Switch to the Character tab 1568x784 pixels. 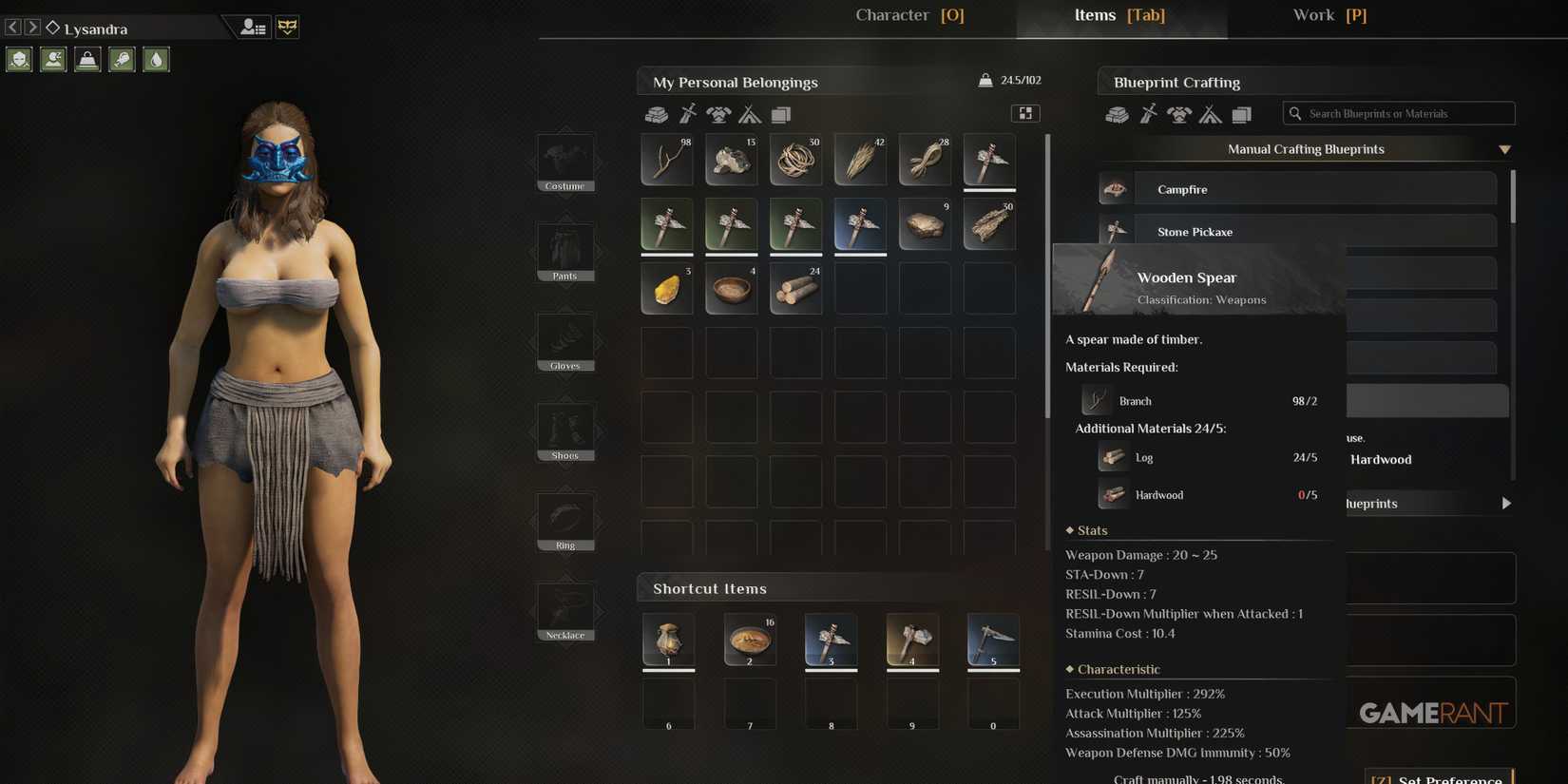click(x=909, y=14)
